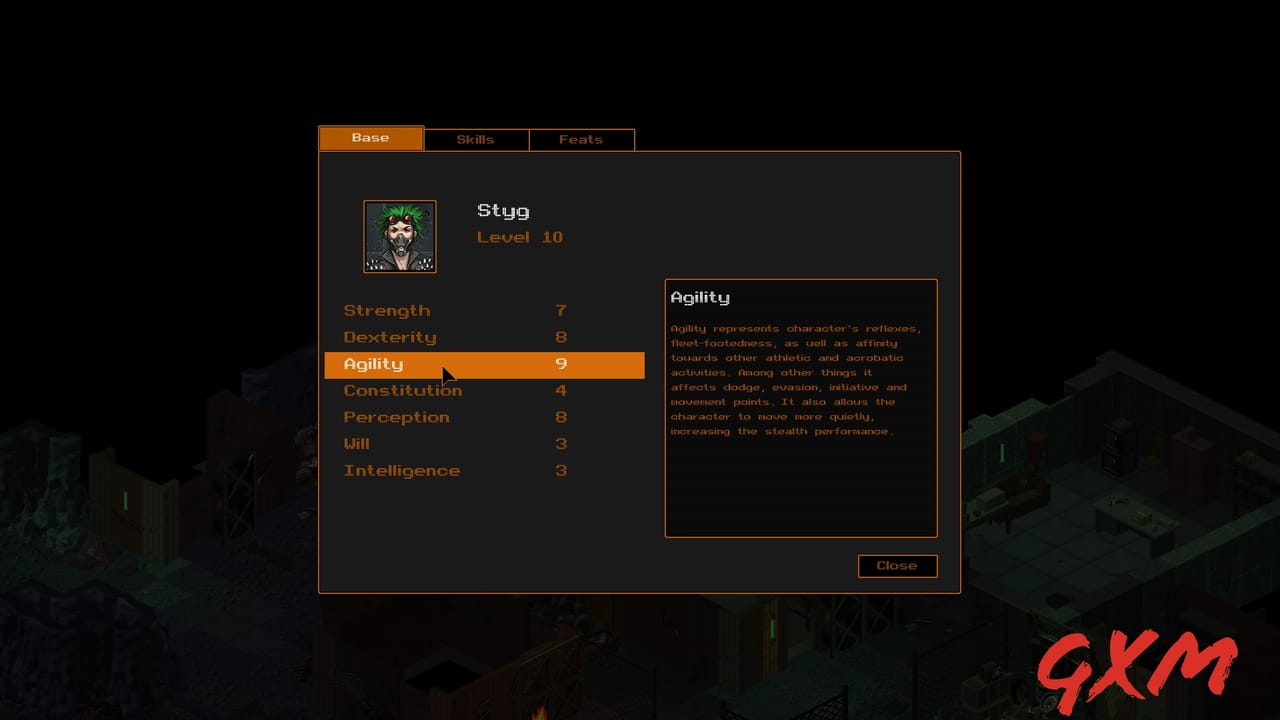Click the Styg character portrait
The image size is (1280, 720).
(x=399, y=236)
